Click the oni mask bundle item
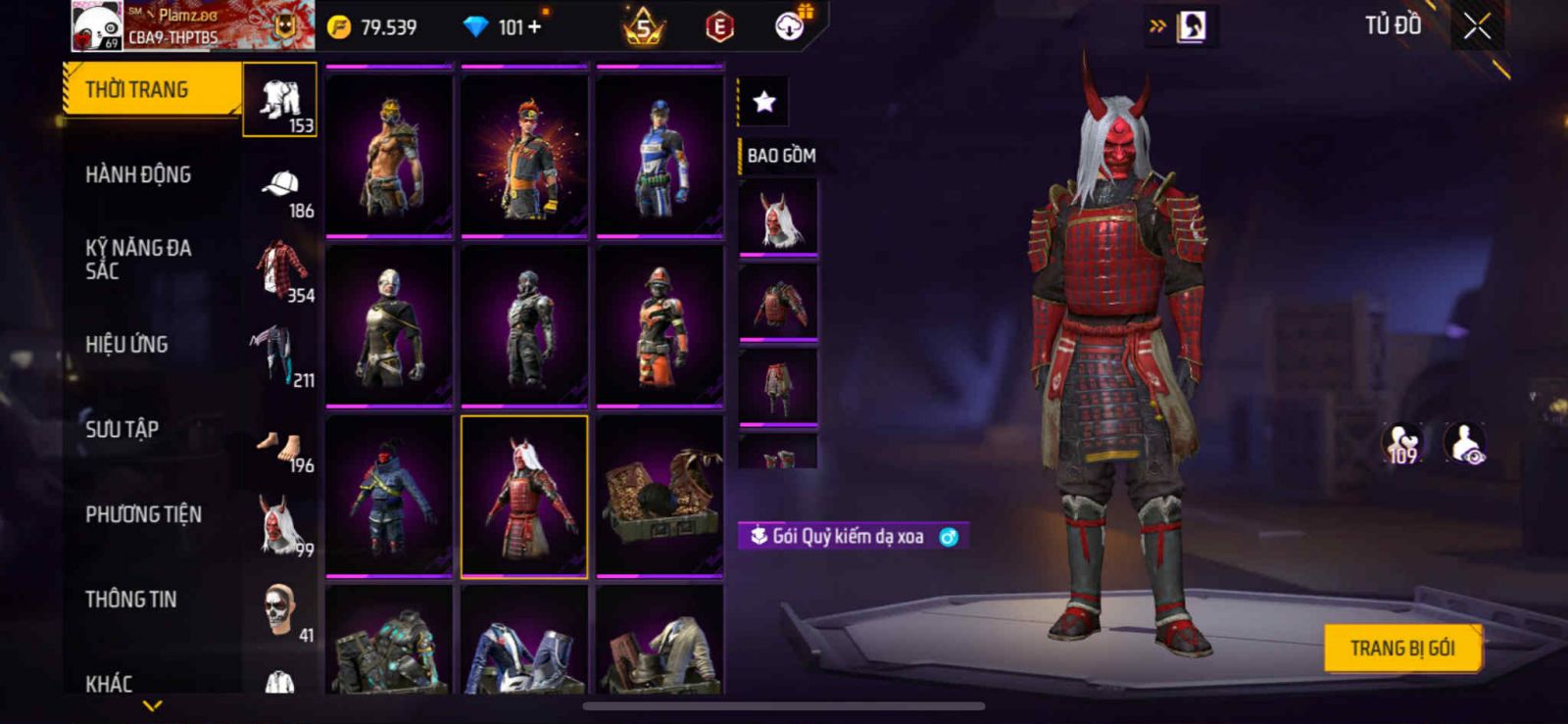The height and width of the screenshot is (724, 1568). [x=778, y=218]
